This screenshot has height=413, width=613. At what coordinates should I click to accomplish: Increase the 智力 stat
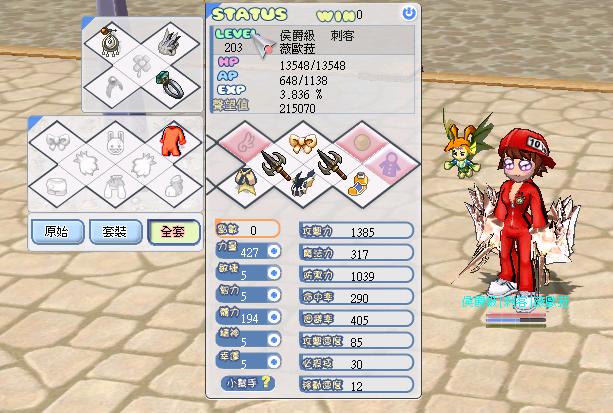pos(274,296)
